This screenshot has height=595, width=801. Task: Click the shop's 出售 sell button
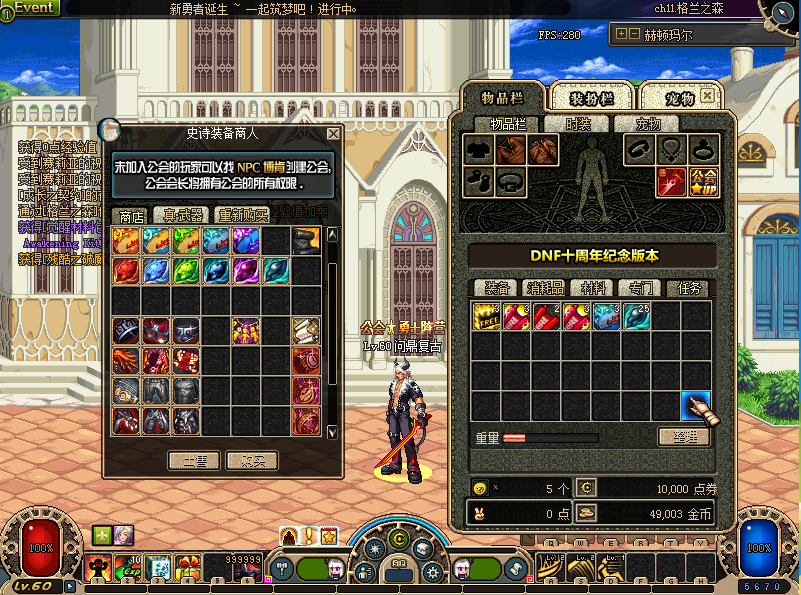coord(194,461)
